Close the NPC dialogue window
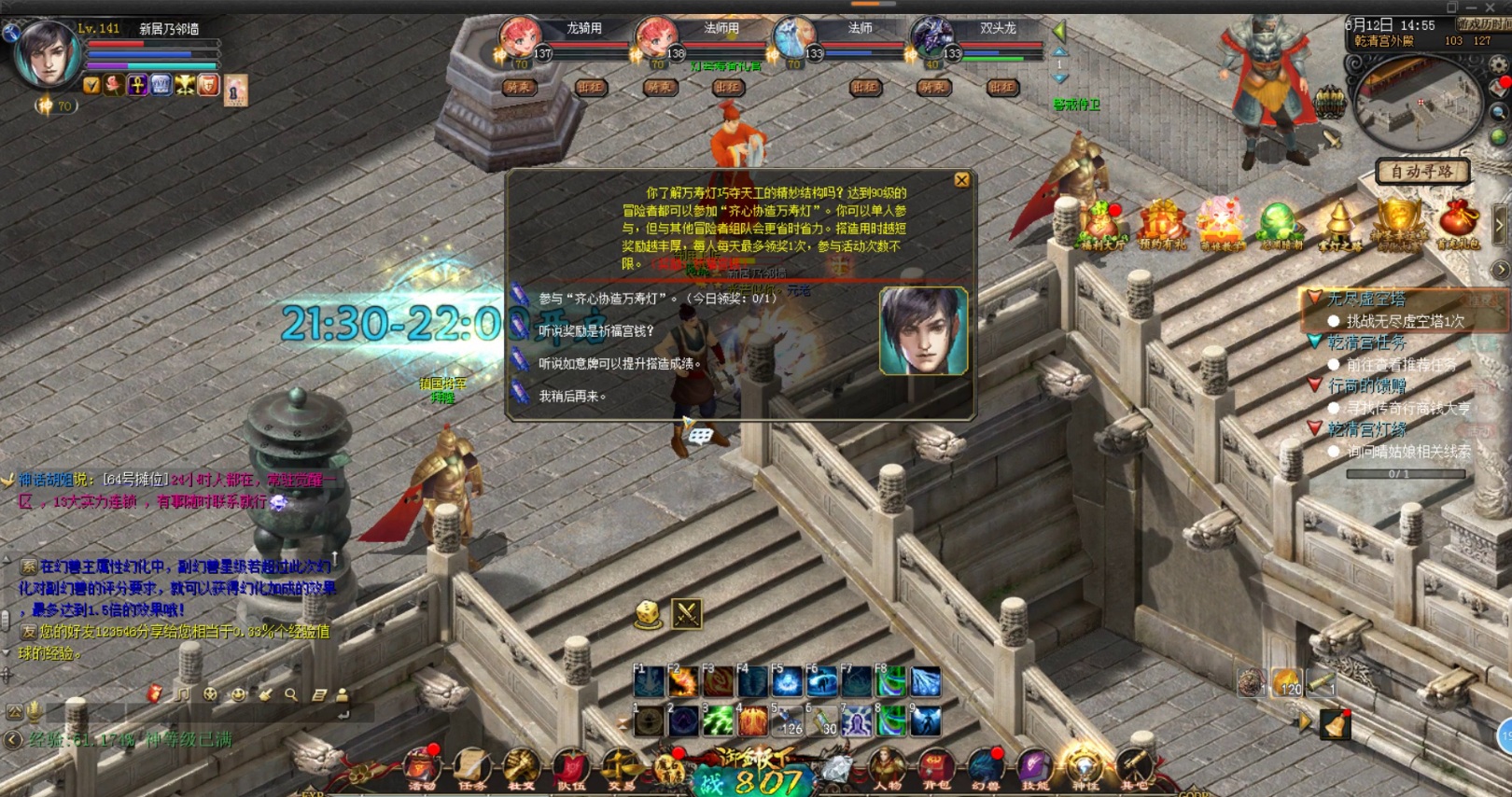The image size is (1512, 797). [x=961, y=180]
